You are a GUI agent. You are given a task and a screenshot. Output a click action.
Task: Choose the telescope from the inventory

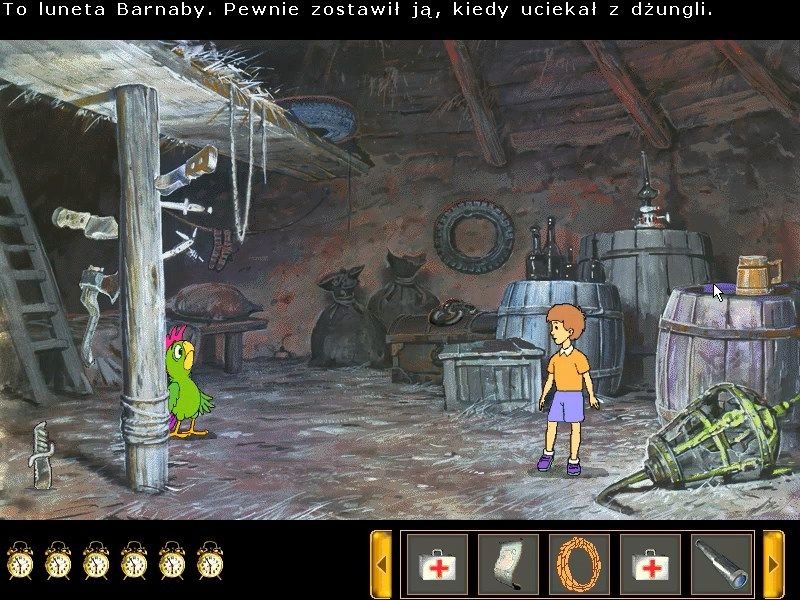[721, 564]
